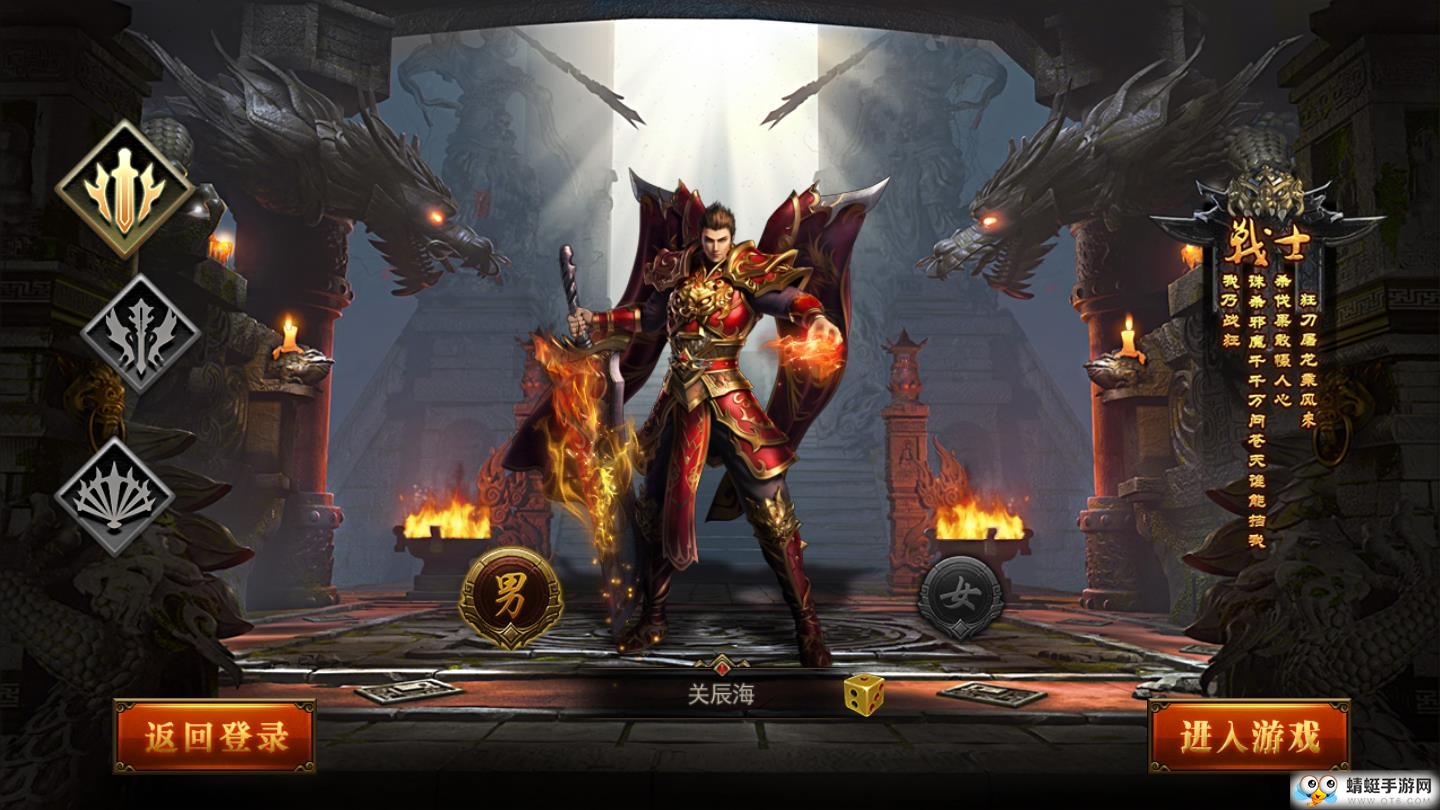Enter the game with 进入游戏 button
This screenshot has height=810, width=1440.
tap(1249, 737)
